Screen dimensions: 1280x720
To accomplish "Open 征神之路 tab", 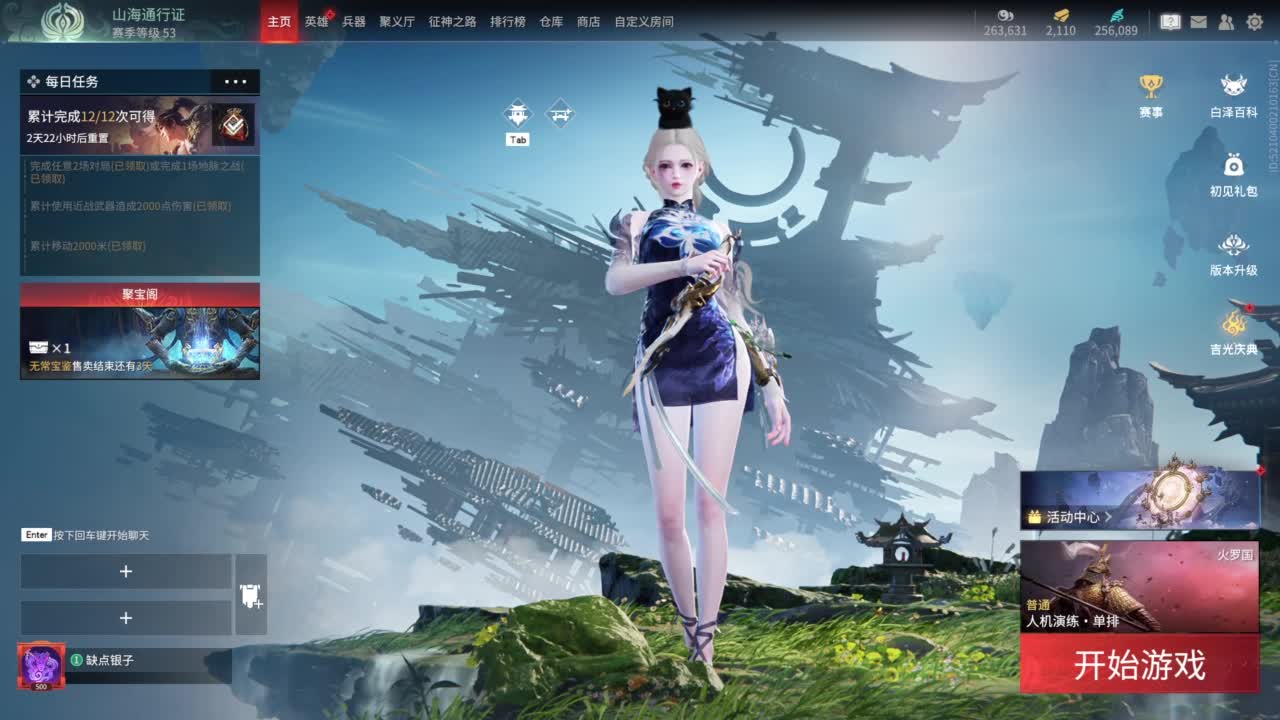I will coord(452,21).
